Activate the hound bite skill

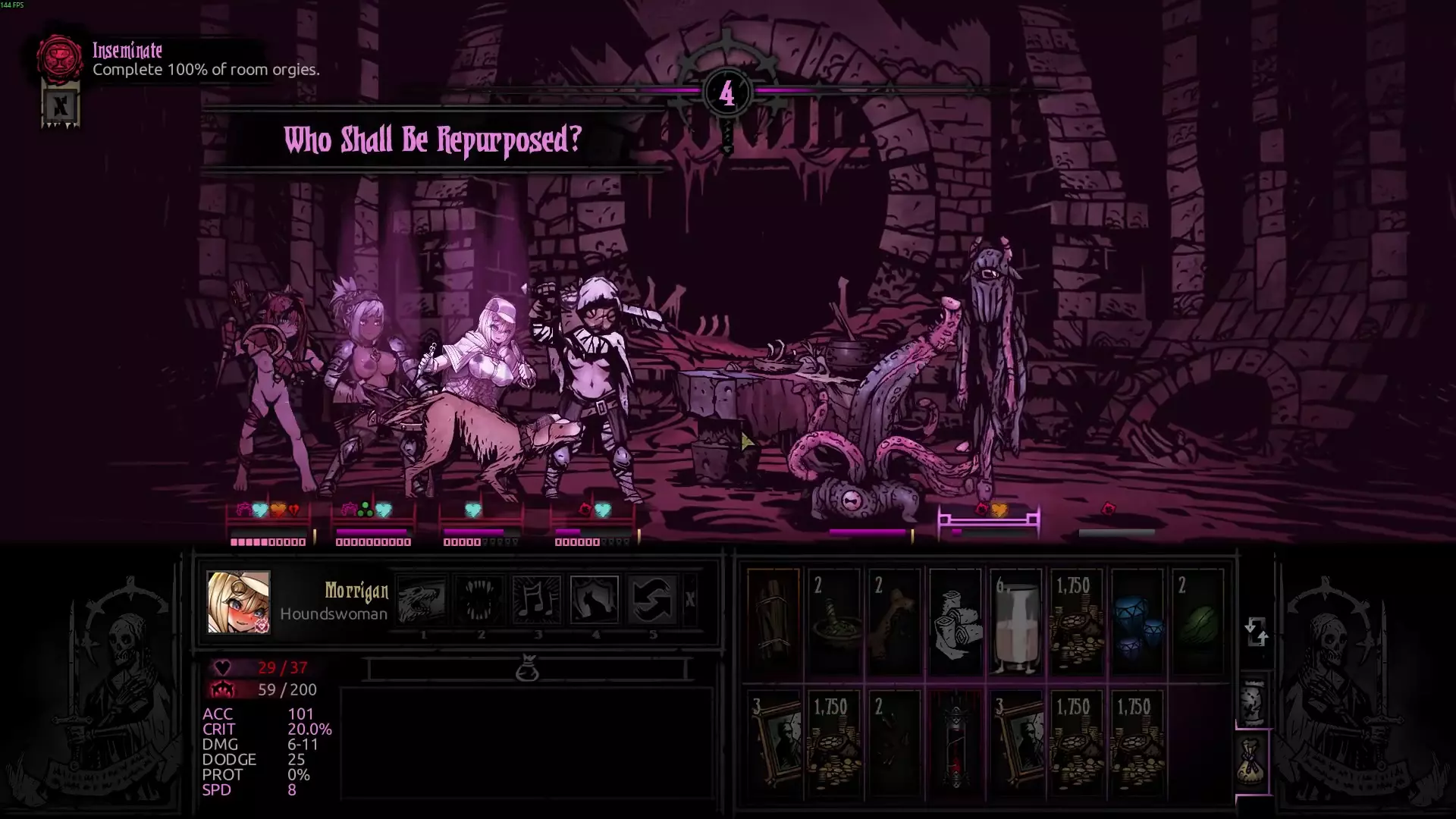coord(422,599)
